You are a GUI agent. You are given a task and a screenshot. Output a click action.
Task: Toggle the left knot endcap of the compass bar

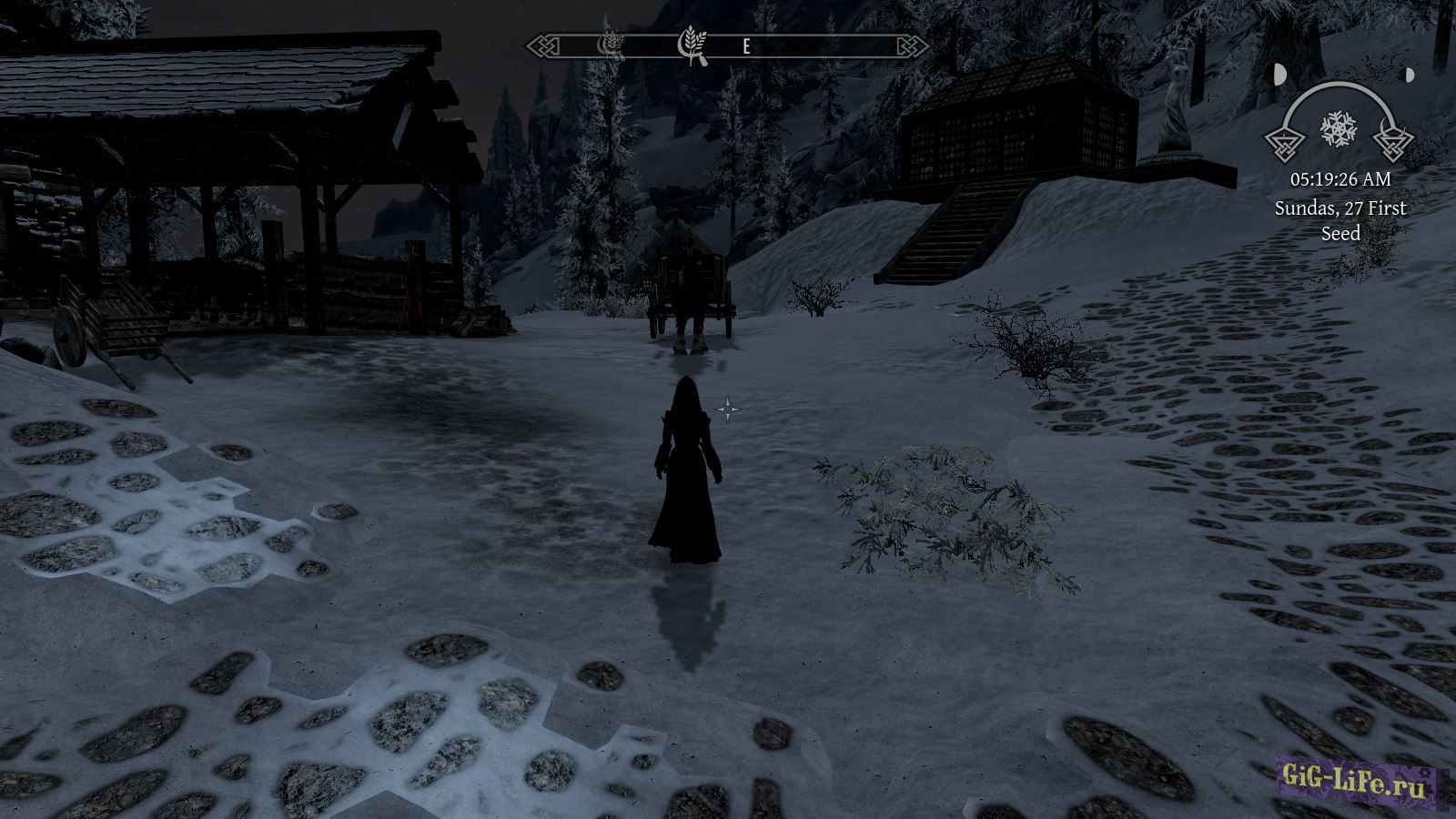pyautogui.click(x=541, y=45)
